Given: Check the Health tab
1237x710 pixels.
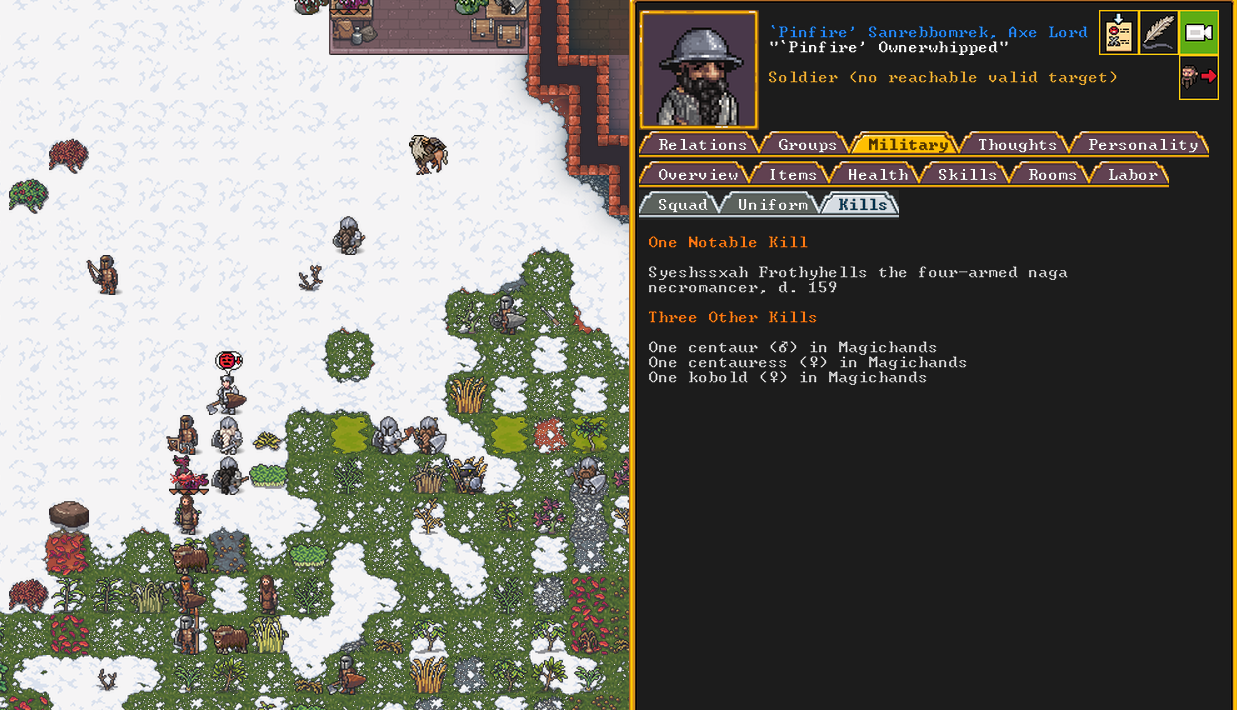Looking at the screenshot, I should tap(877, 175).
